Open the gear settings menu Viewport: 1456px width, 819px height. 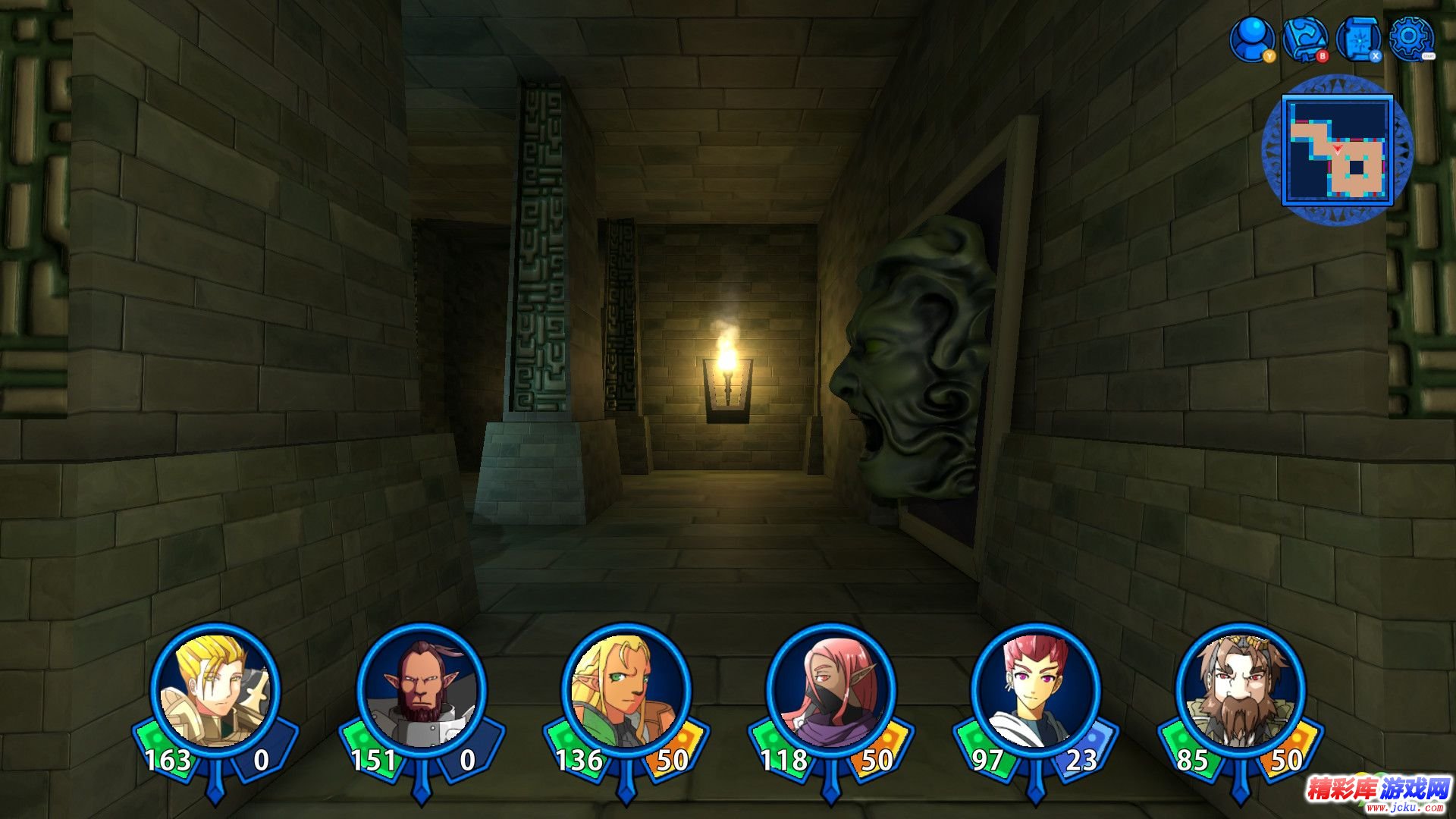(x=1410, y=38)
